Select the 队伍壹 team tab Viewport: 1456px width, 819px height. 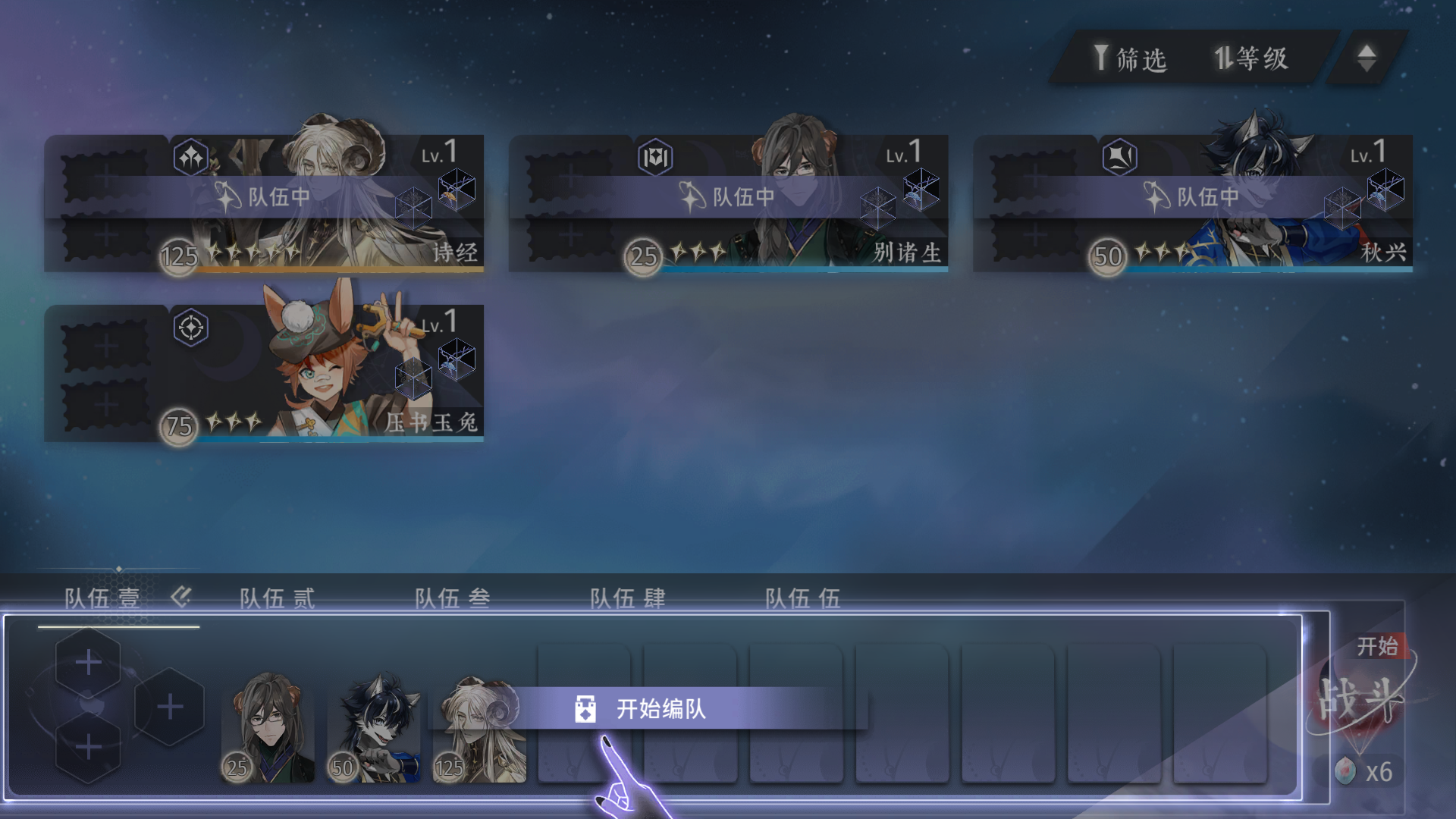point(102,598)
